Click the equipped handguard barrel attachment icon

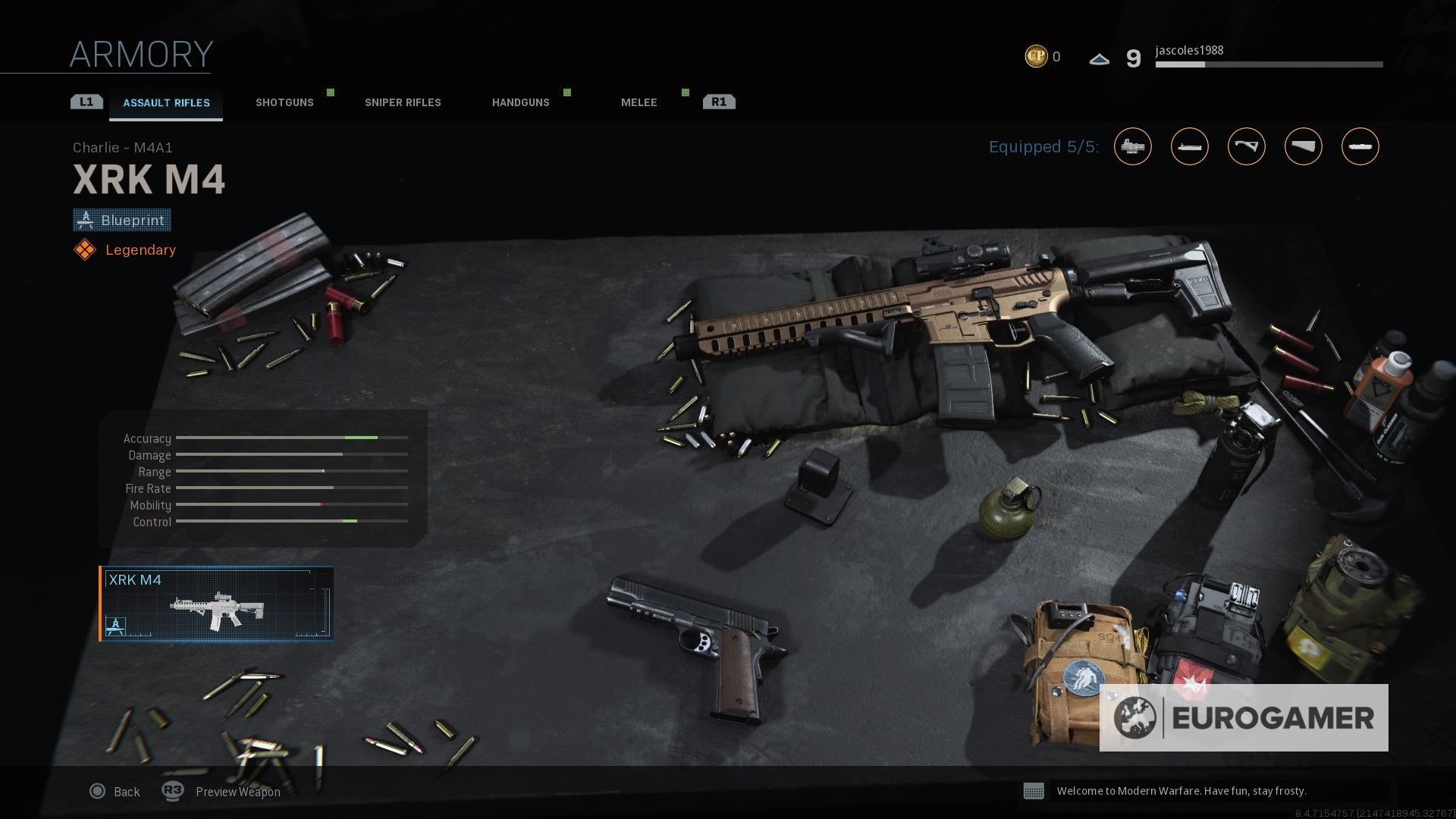pyautogui.click(x=1189, y=146)
